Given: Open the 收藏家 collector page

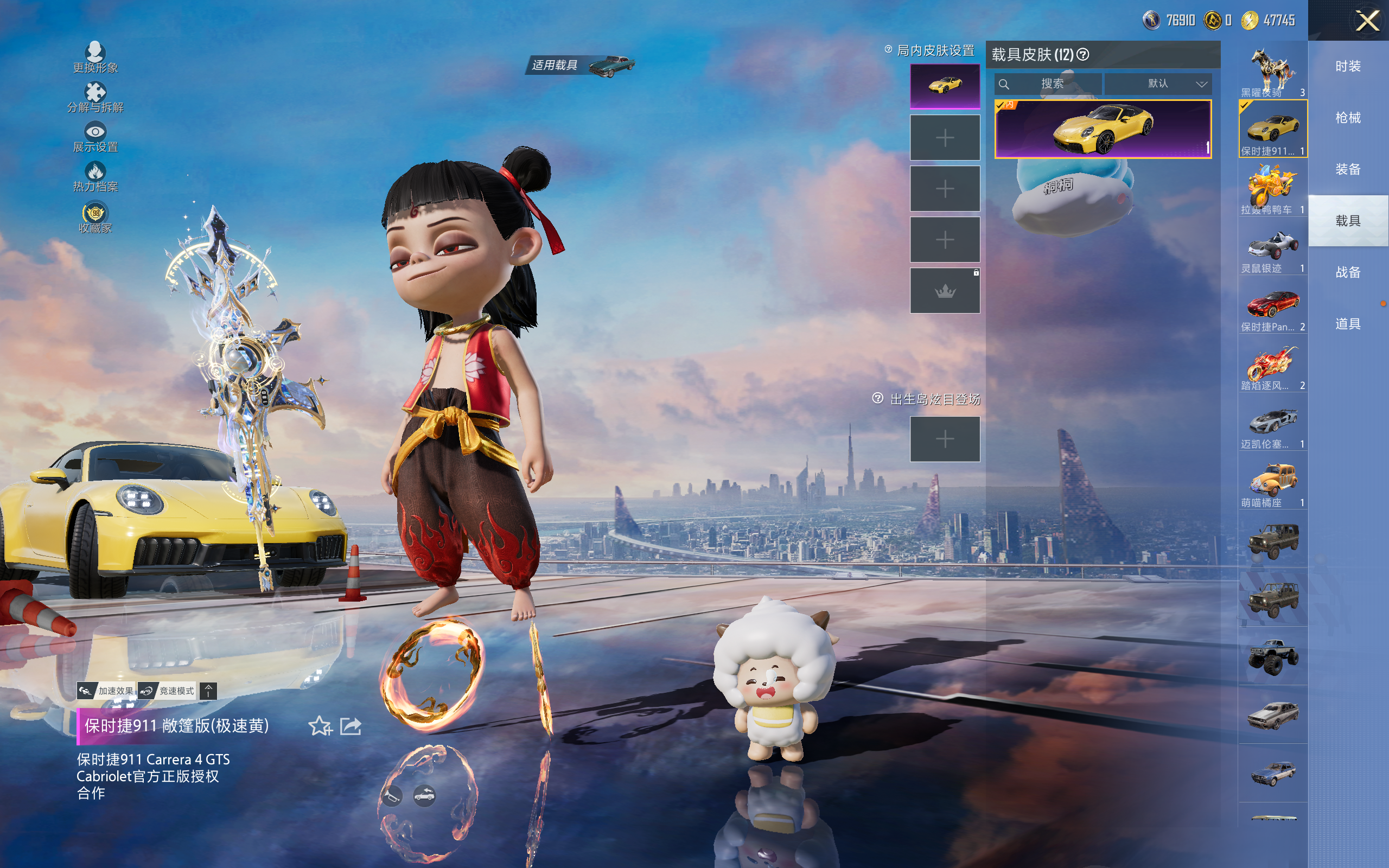Looking at the screenshot, I should 95,218.
